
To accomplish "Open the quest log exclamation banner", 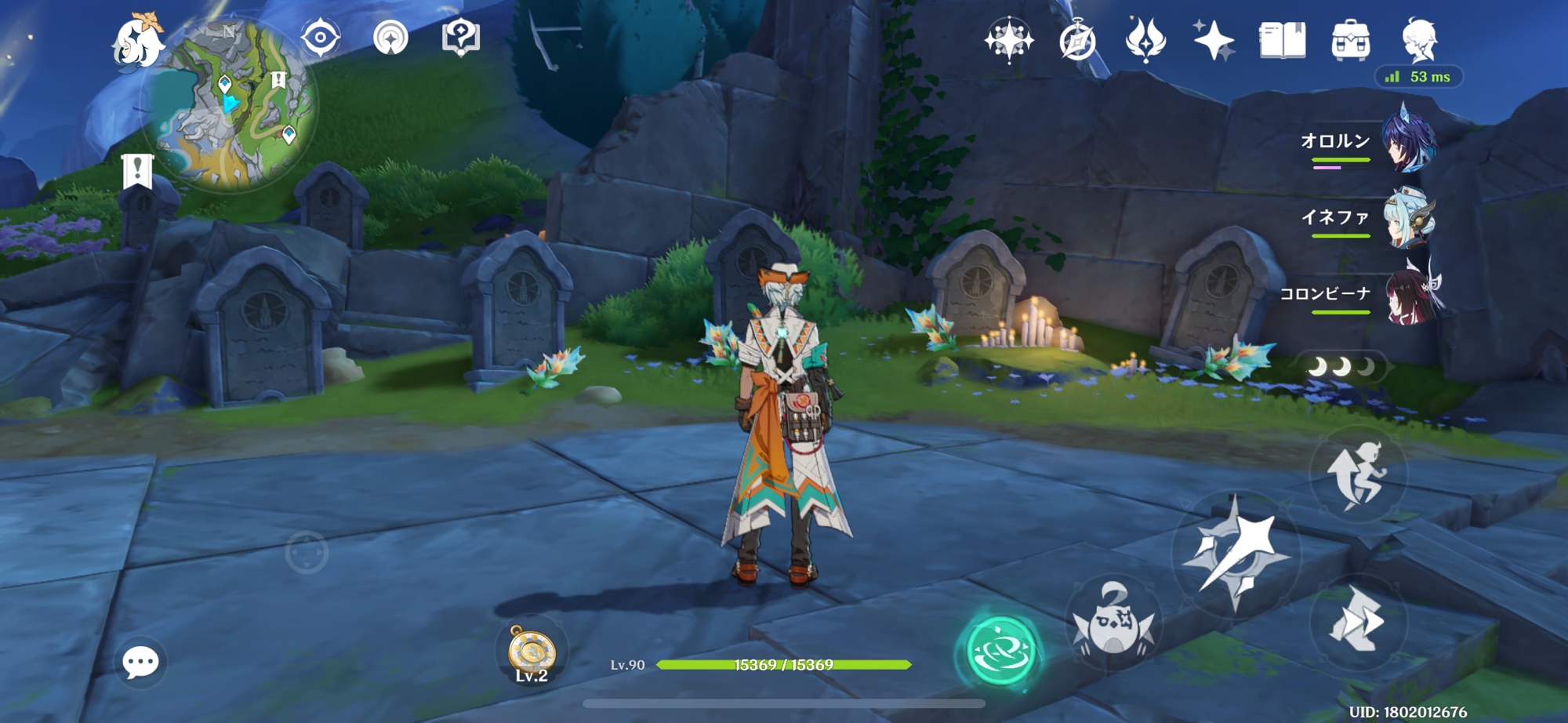I will 137,170.
